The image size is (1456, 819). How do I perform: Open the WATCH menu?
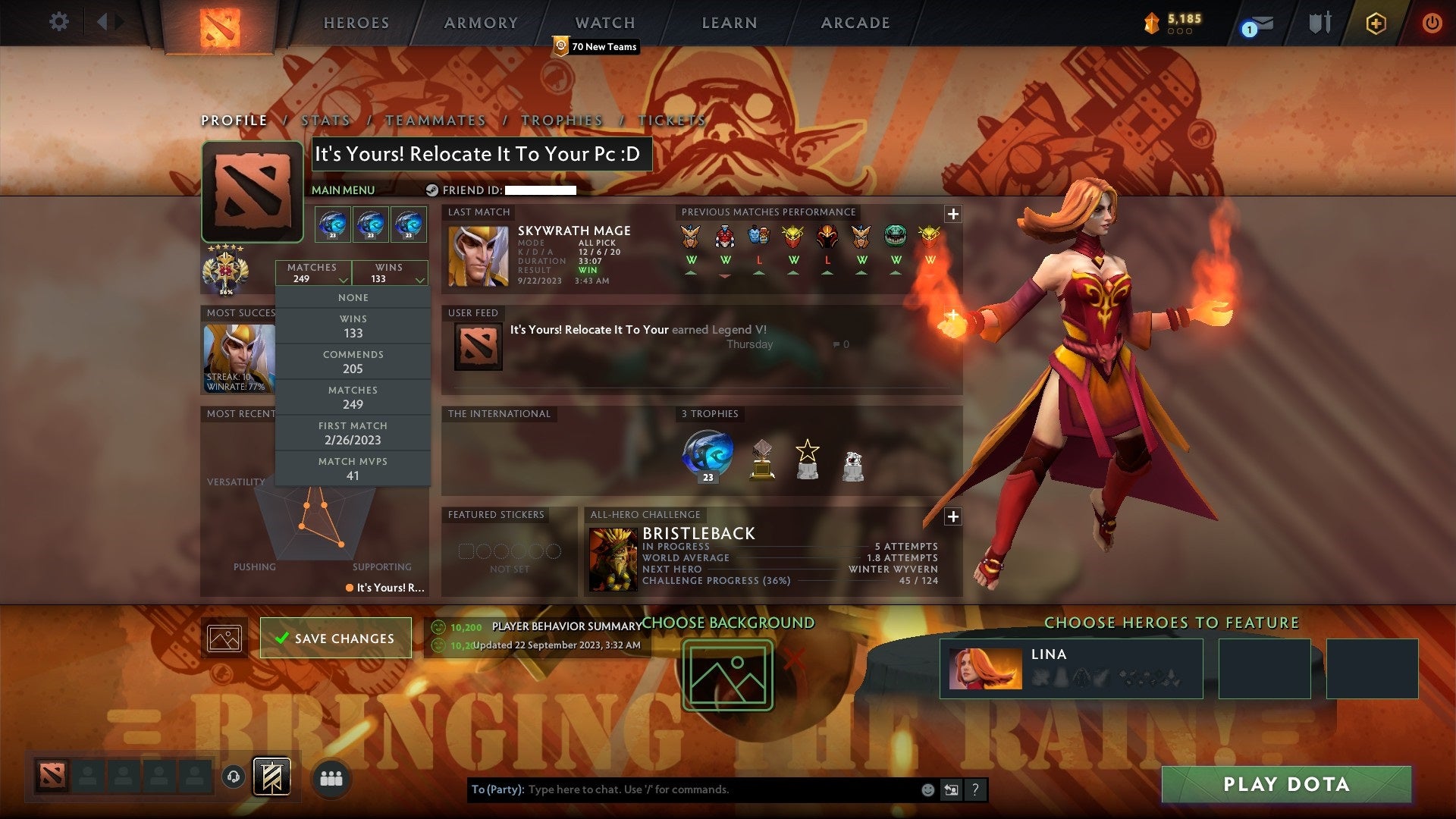604,23
